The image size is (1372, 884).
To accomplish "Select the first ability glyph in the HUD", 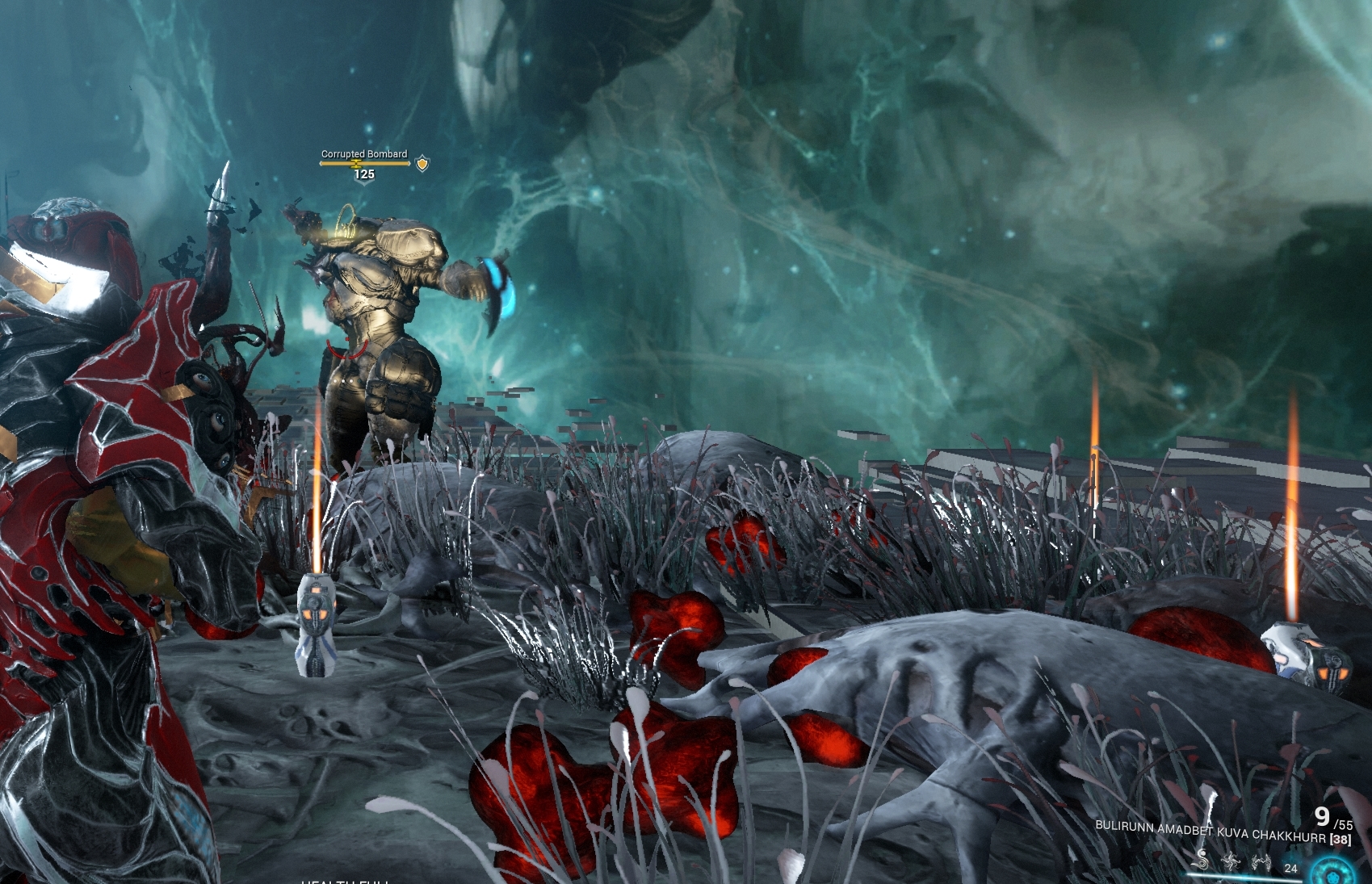I will tap(1201, 862).
